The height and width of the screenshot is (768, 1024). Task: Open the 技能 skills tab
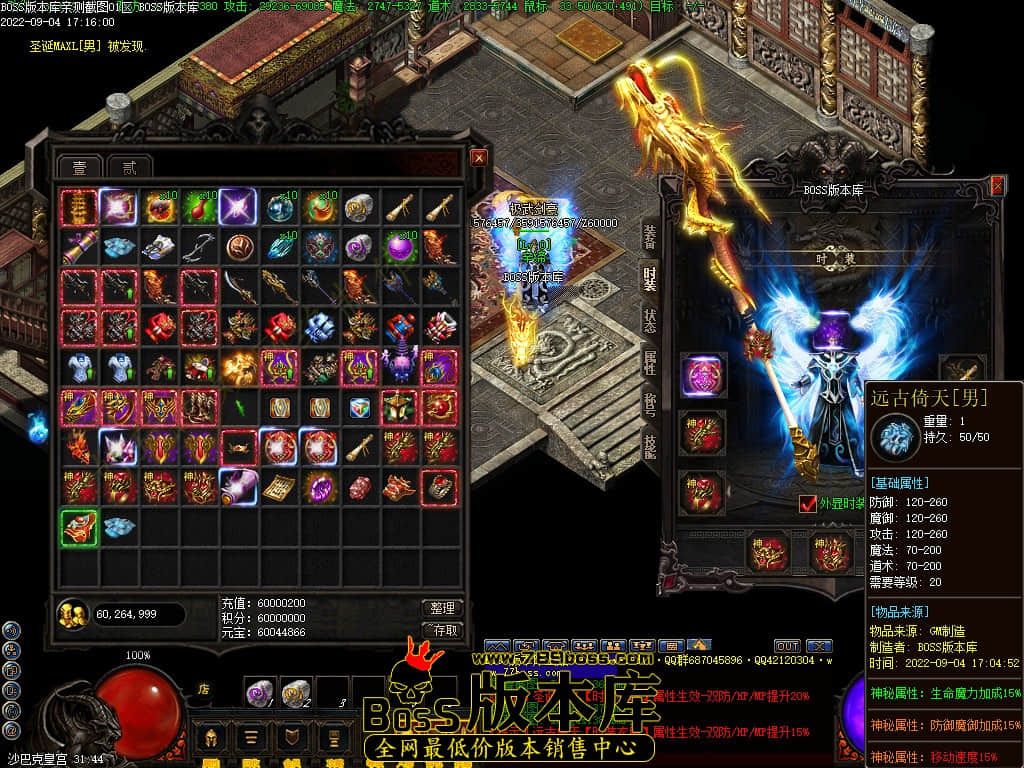(x=650, y=446)
